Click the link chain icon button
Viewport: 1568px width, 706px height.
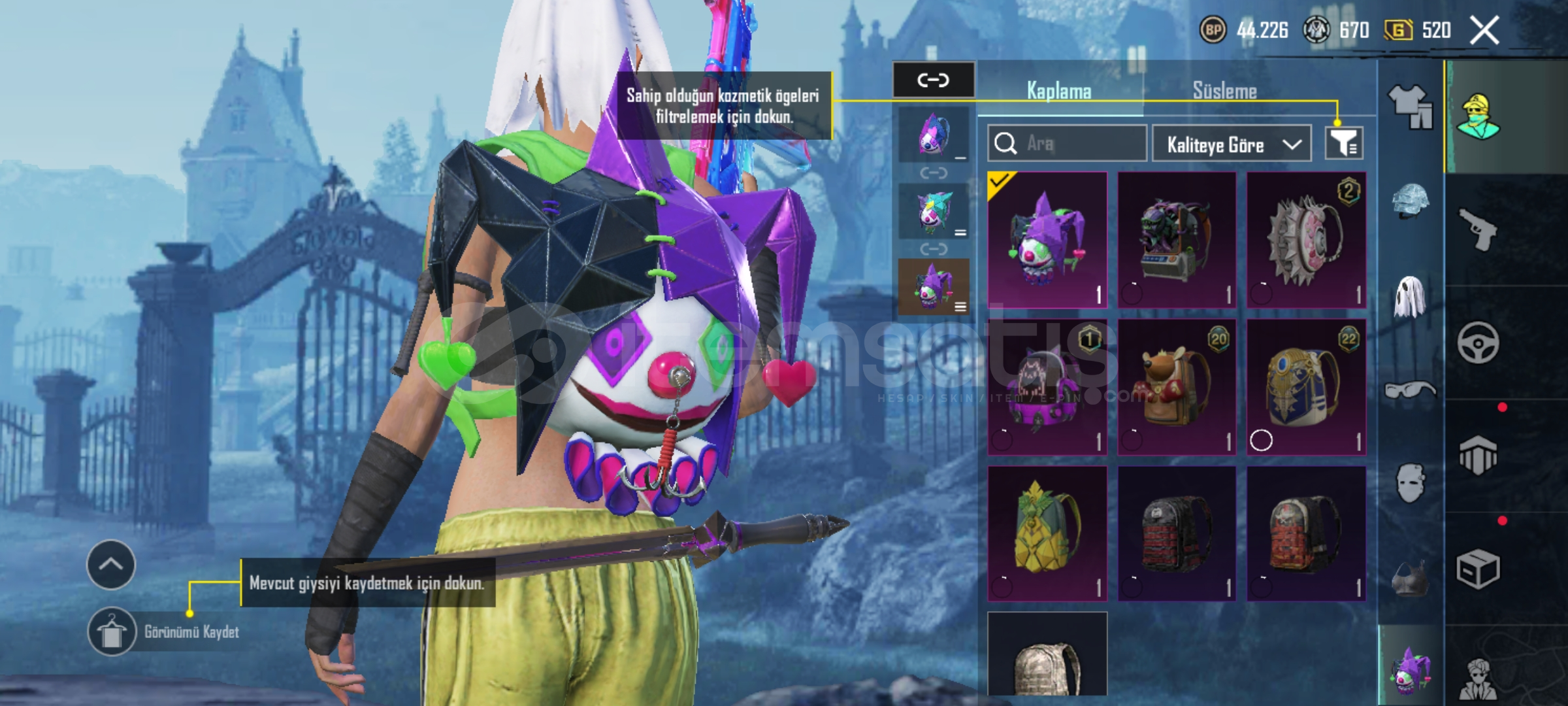pos(933,80)
